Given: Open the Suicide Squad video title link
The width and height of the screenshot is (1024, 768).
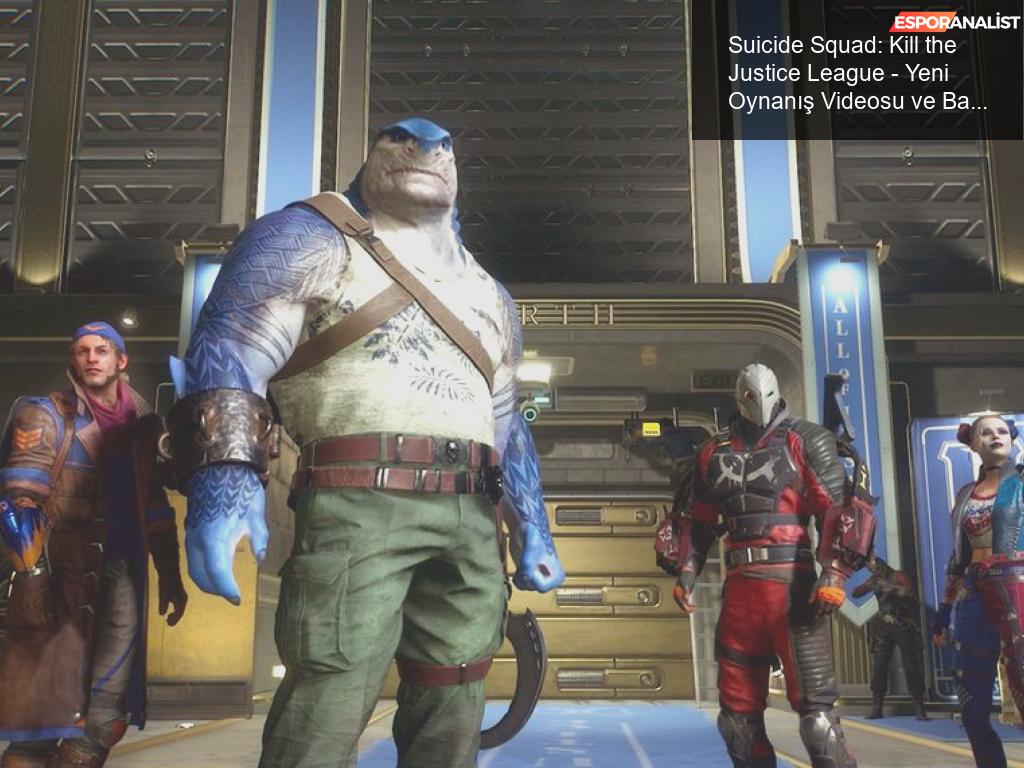Looking at the screenshot, I should pos(857,73).
